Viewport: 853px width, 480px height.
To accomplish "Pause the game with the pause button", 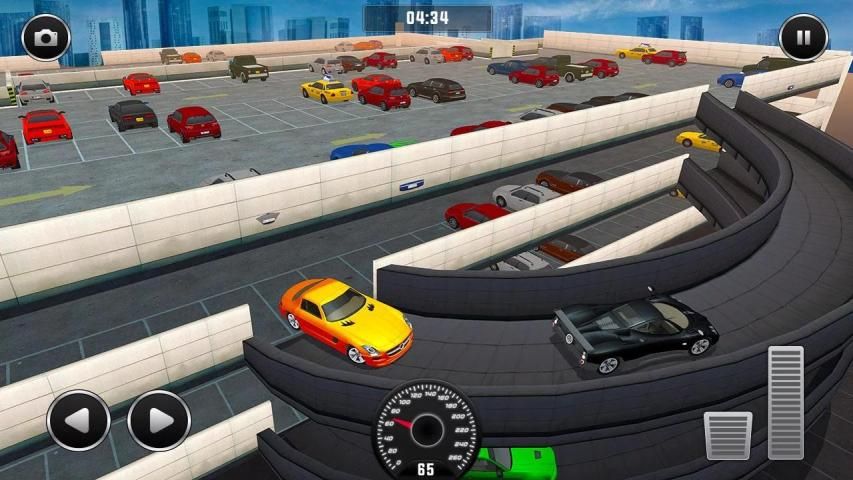I will 803,38.
